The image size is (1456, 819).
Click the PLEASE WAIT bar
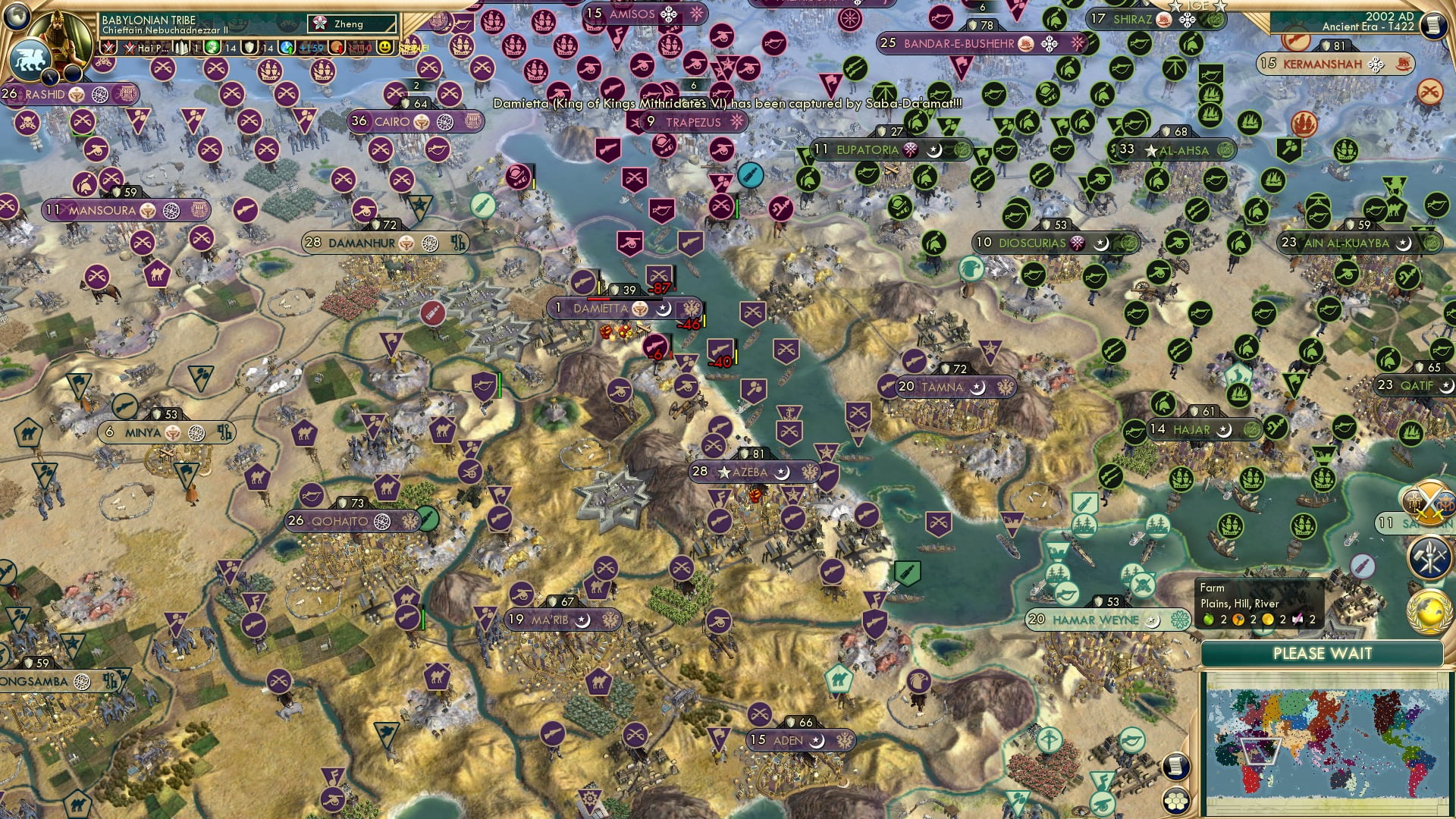[1323, 653]
